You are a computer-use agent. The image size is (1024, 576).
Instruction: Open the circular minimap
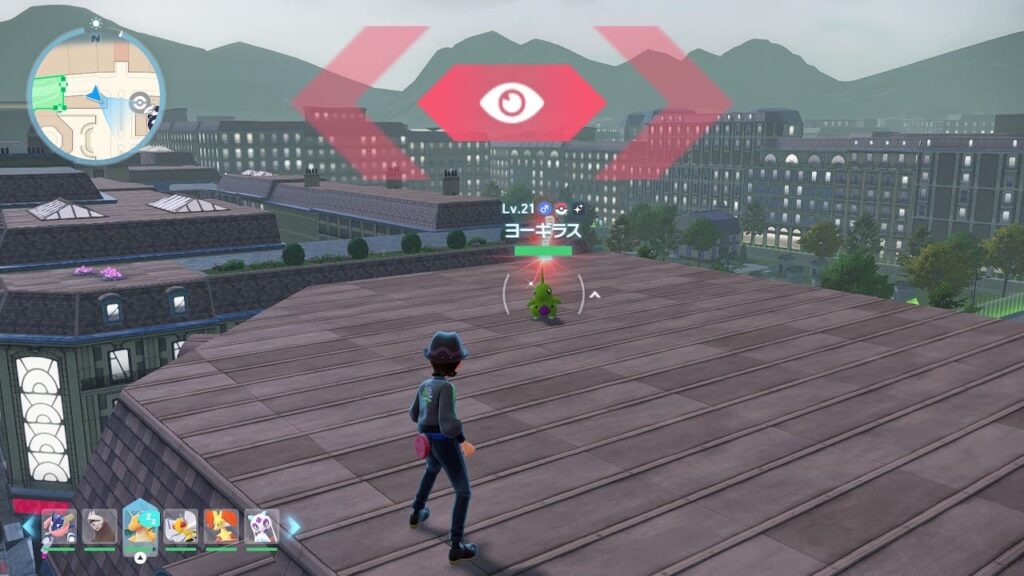pyautogui.click(x=96, y=96)
